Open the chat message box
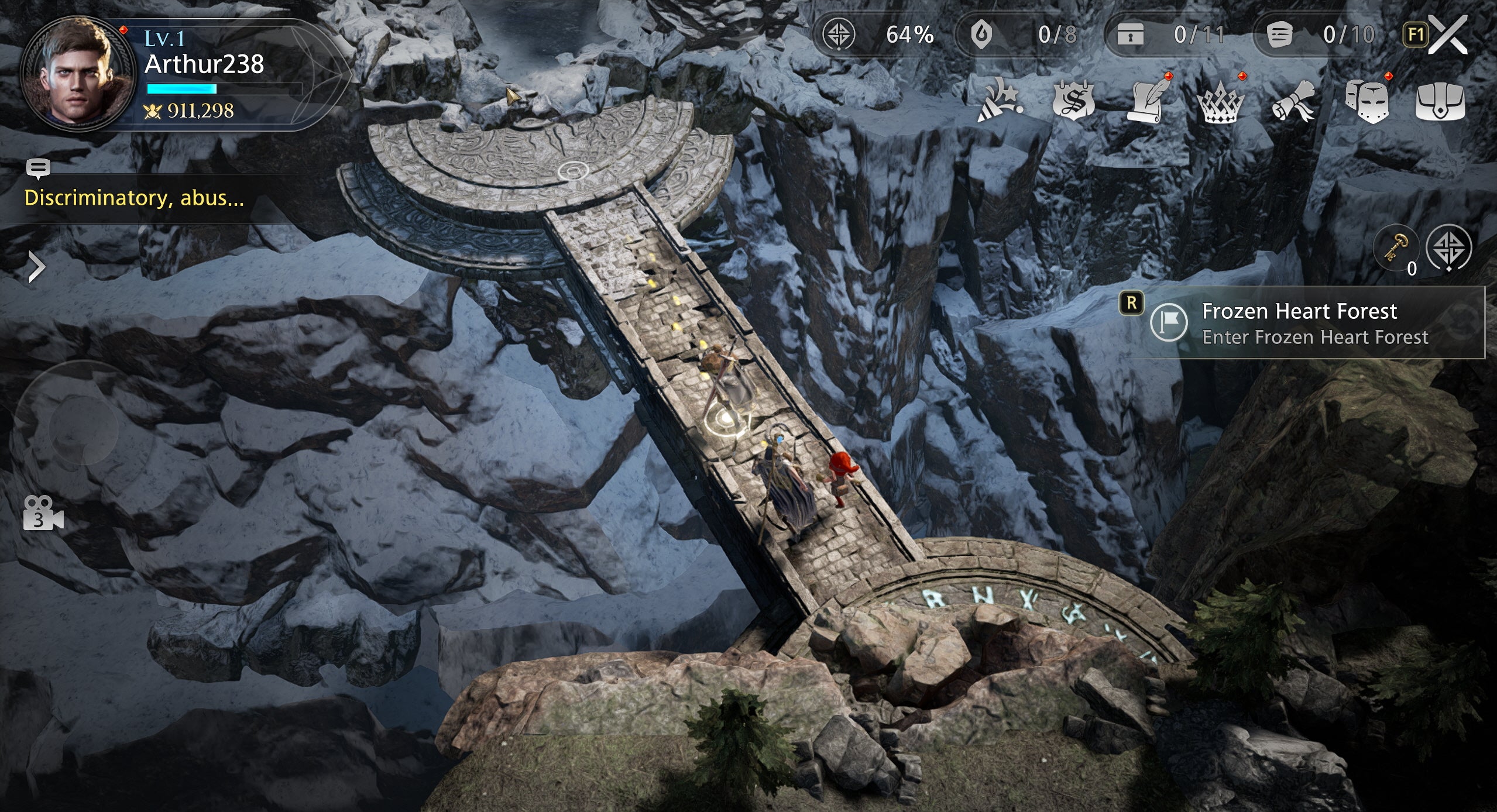Image resolution: width=1497 pixels, height=812 pixels. [133, 198]
